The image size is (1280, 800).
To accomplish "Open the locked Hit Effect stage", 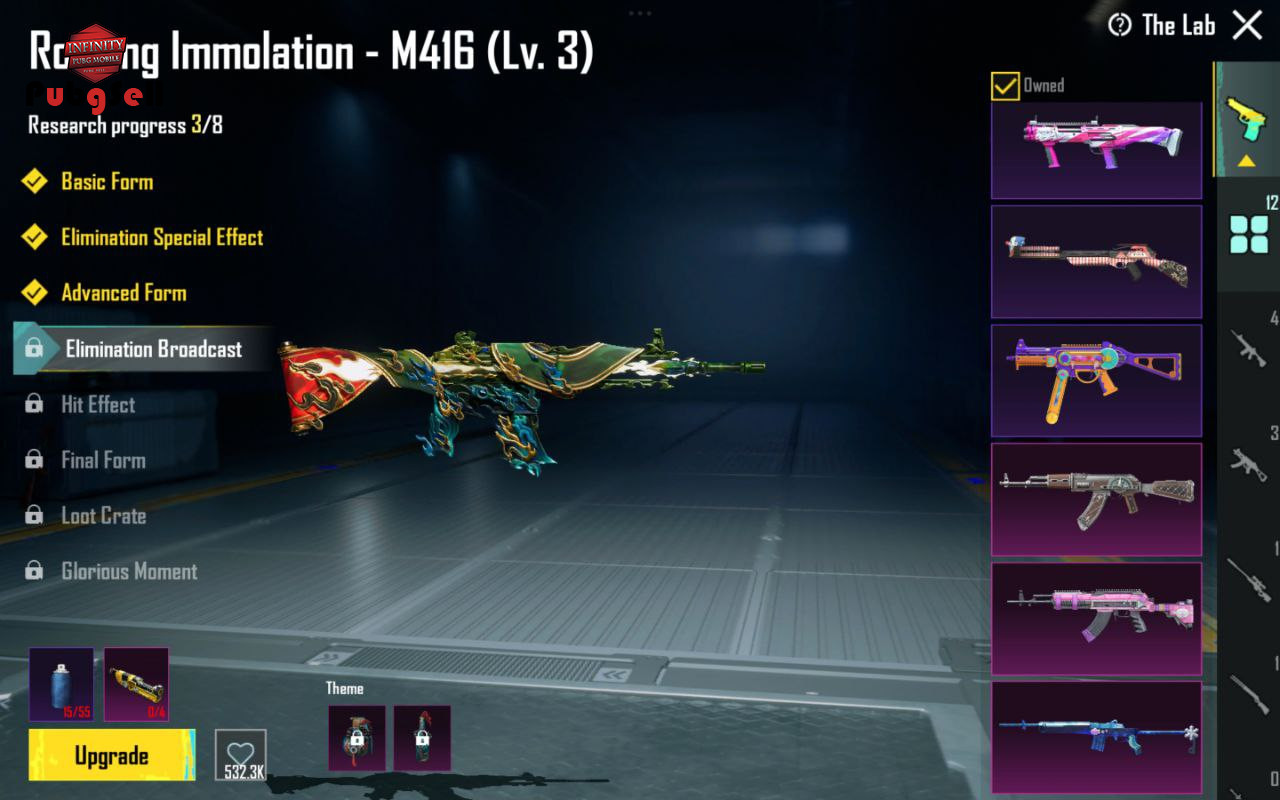I will point(98,405).
